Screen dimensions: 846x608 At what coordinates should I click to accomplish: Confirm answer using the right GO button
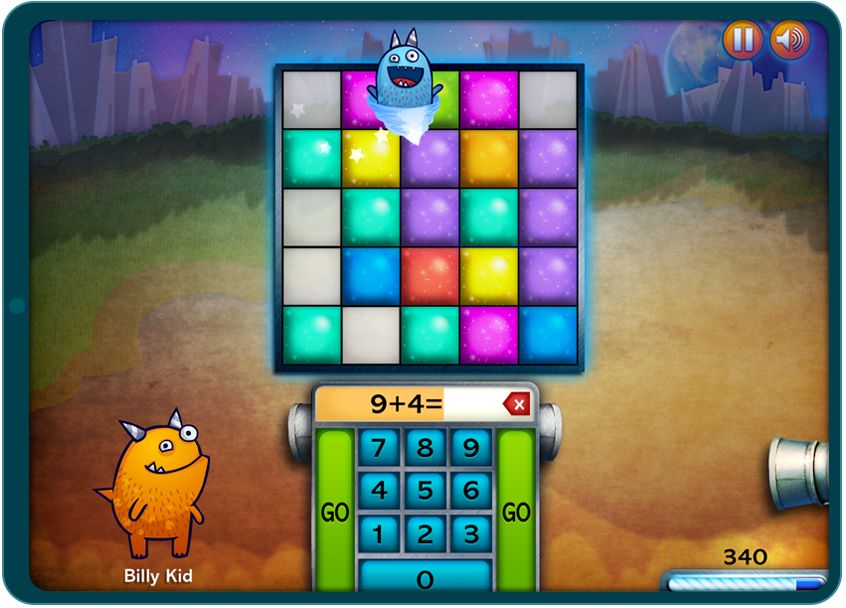(x=516, y=511)
